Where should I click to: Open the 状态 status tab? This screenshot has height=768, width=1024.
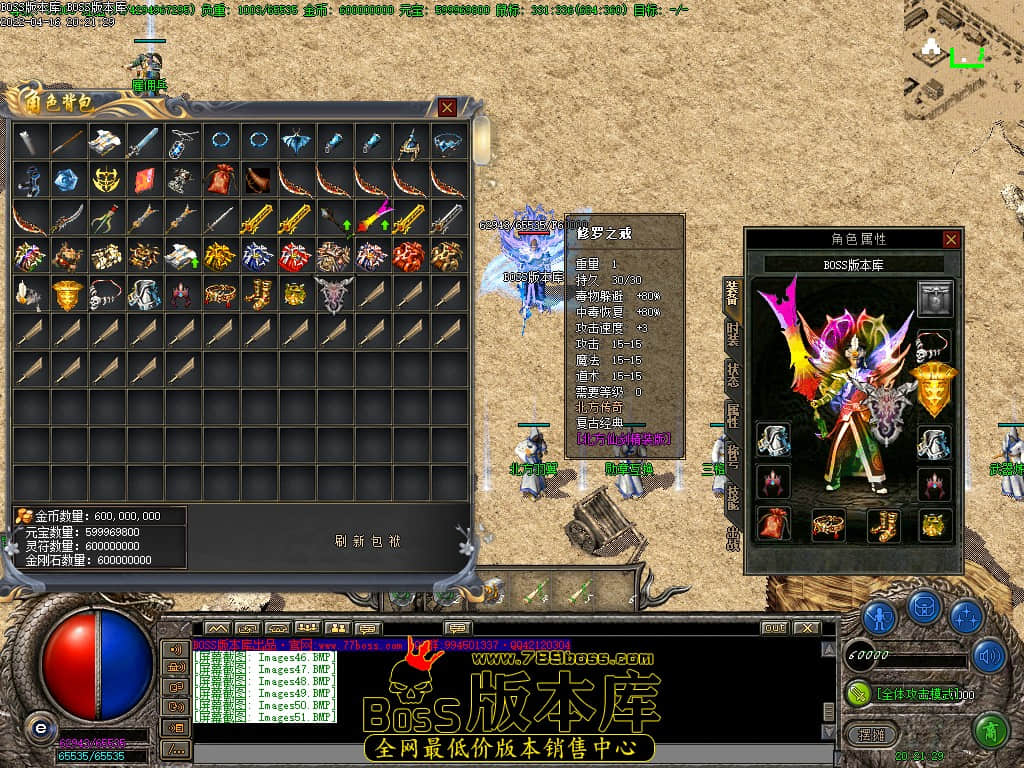[733, 375]
